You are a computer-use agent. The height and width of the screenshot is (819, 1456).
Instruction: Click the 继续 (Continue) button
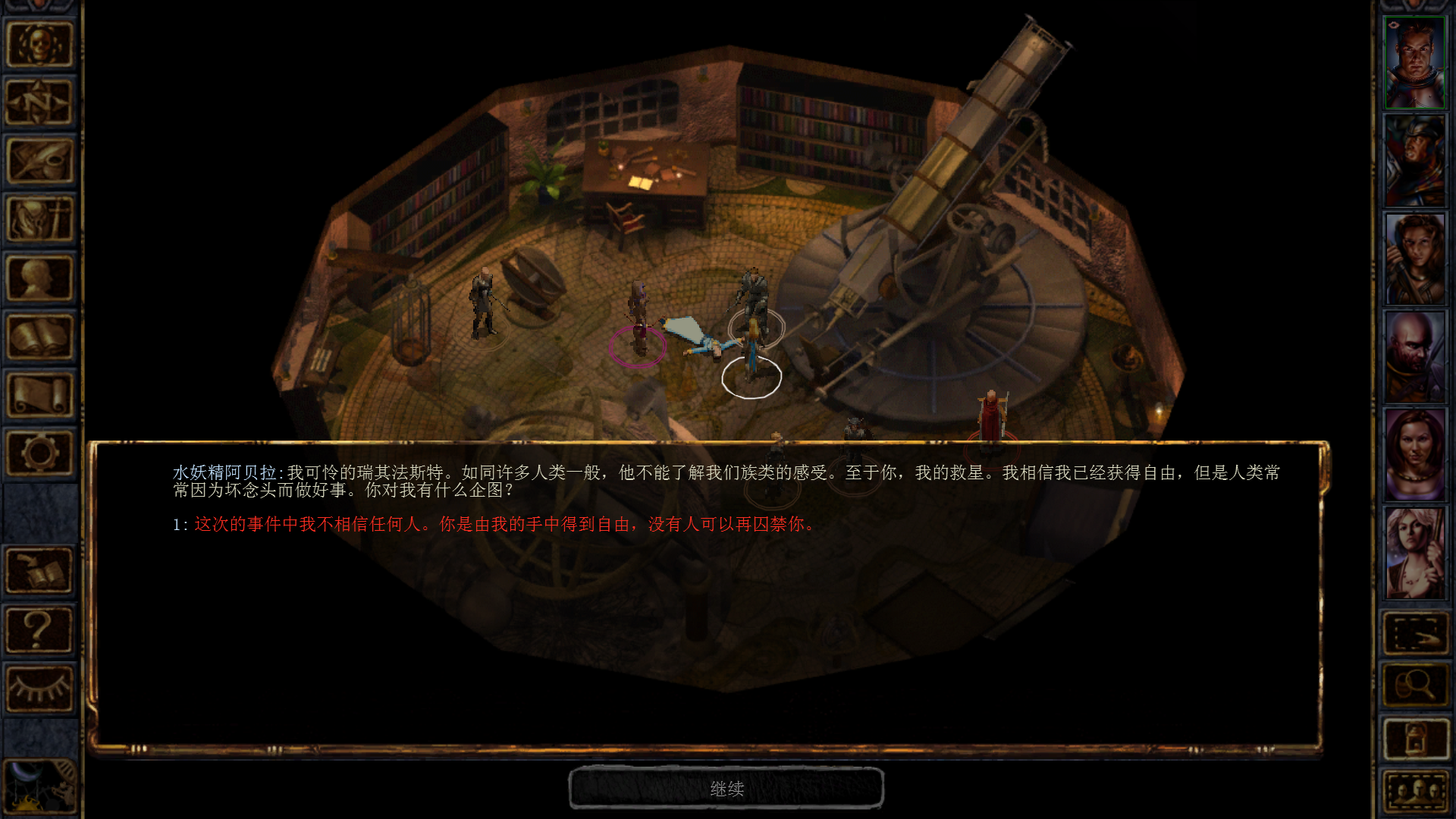point(726,789)
